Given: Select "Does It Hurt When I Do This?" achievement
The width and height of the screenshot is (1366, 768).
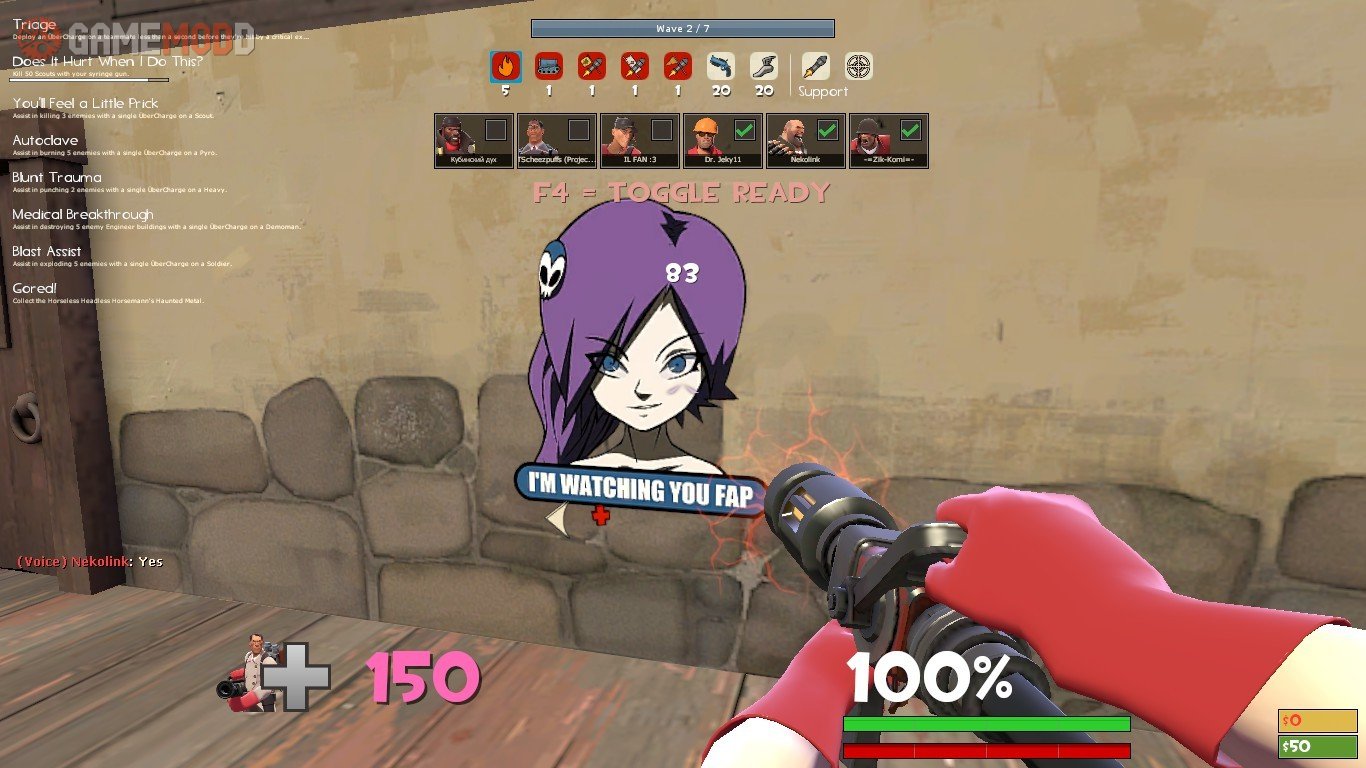Looking at the screenshot, I should coord(107,62).
